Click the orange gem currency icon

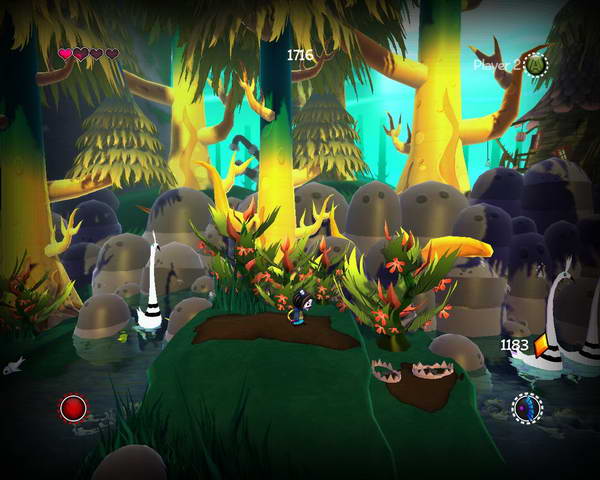coord(543,345)
